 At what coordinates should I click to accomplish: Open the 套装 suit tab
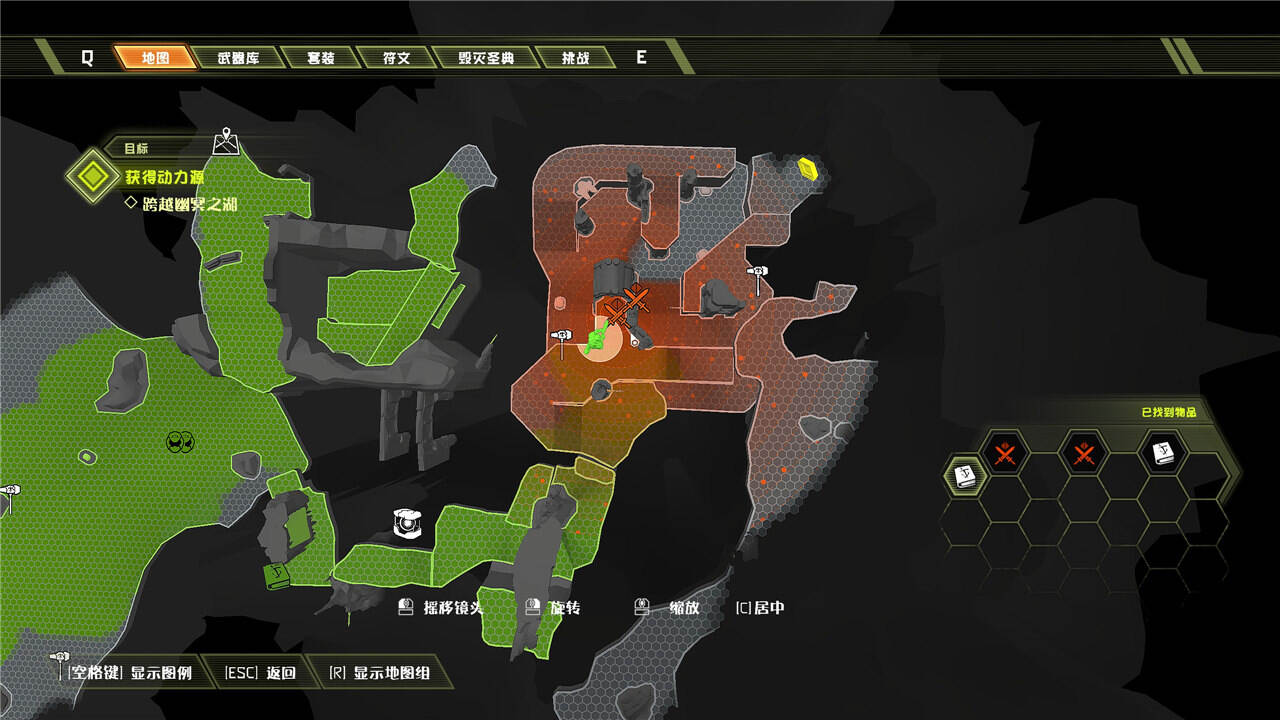coord(320,57)
